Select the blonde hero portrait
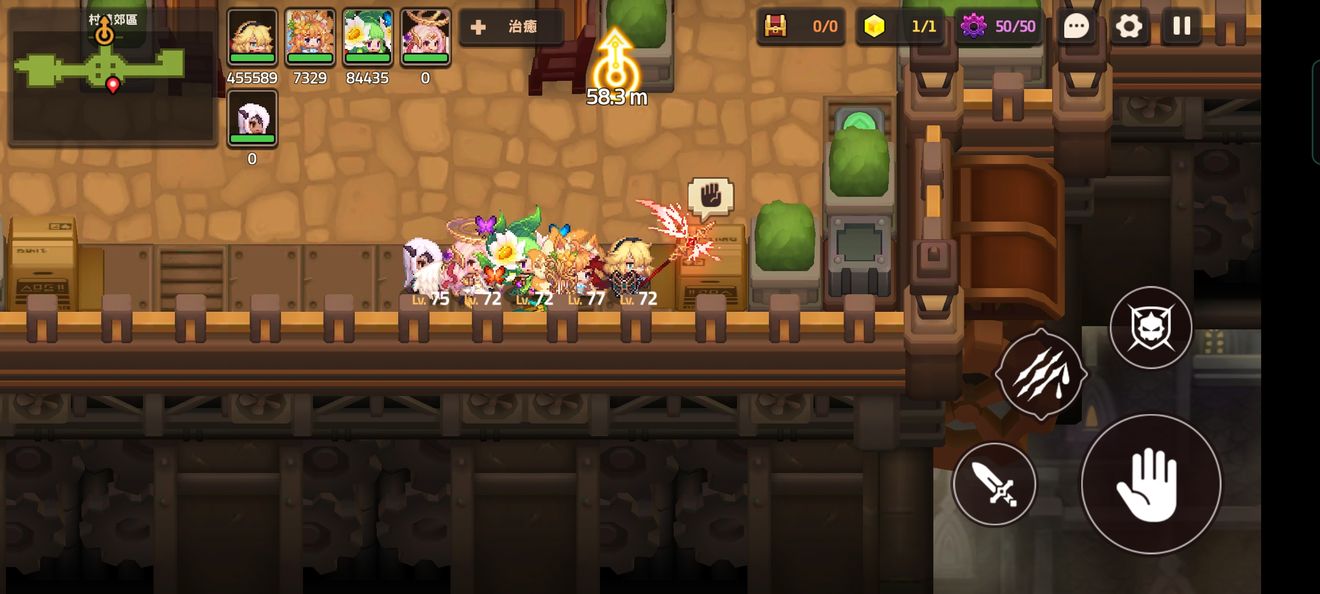The image size is (1320, 594). (x=252, y=38)
